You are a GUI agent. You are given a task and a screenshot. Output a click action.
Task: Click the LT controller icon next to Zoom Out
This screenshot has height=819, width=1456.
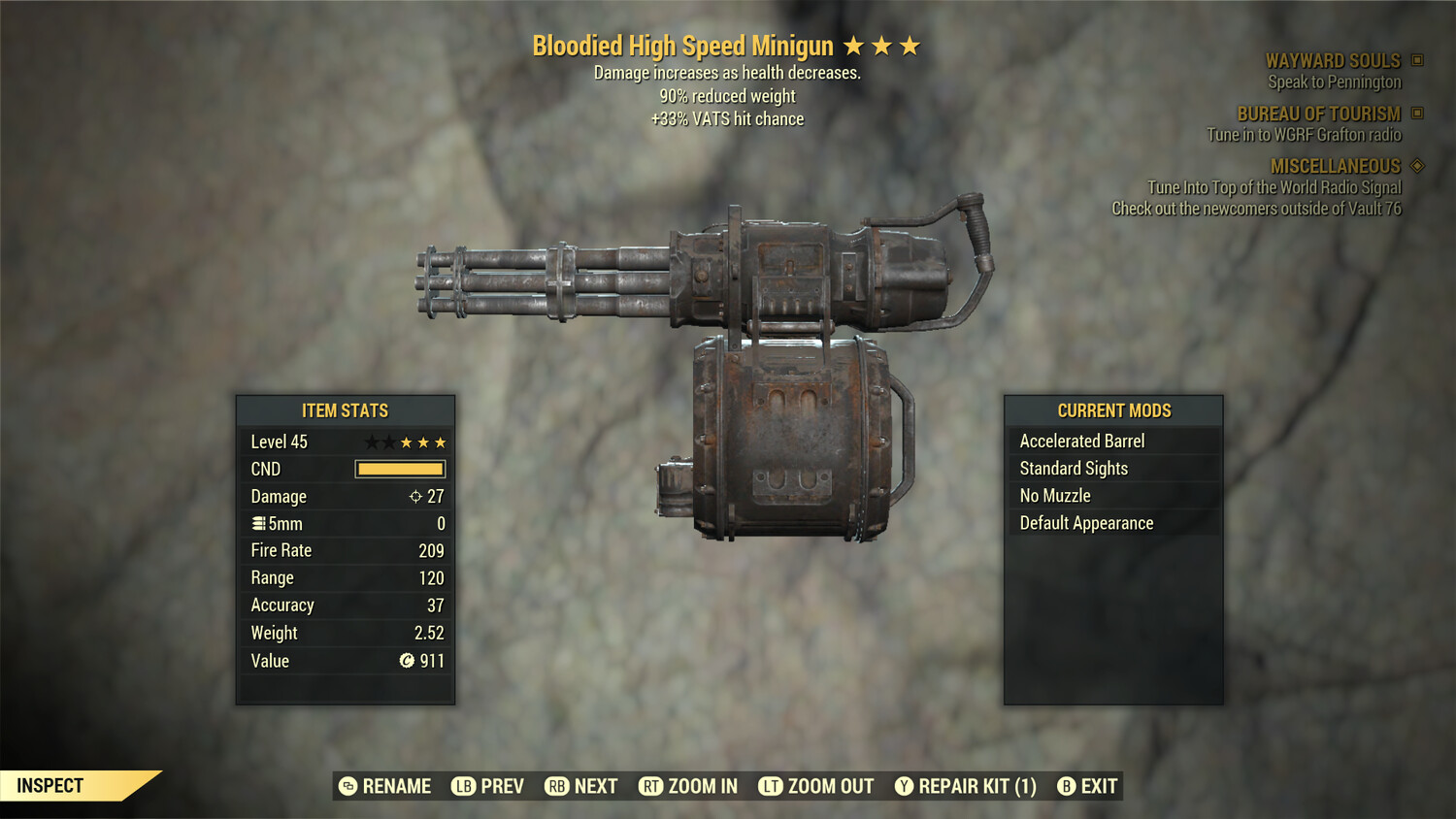pos(772,786)
